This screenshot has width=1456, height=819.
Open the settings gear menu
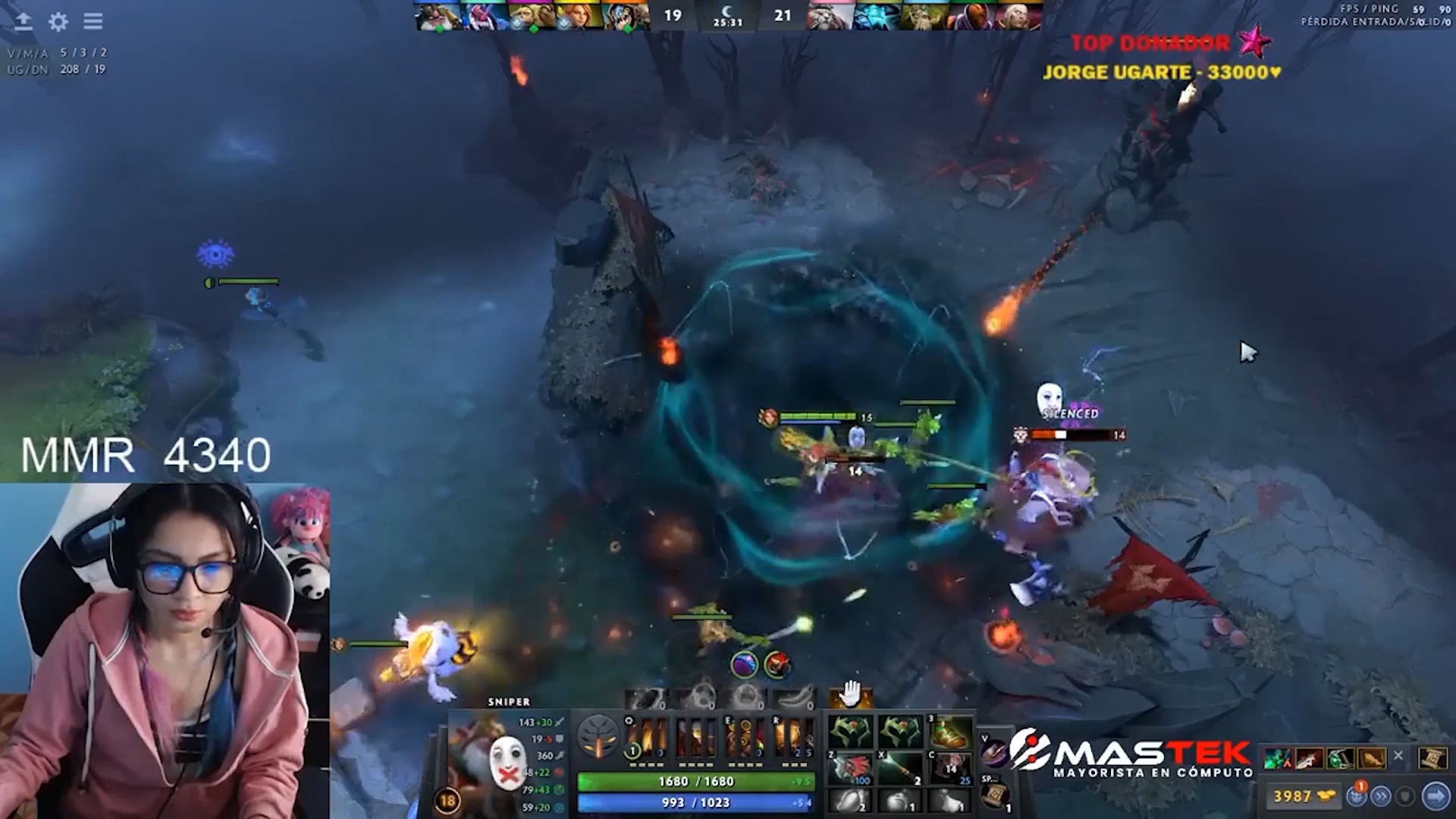[58, 21]
